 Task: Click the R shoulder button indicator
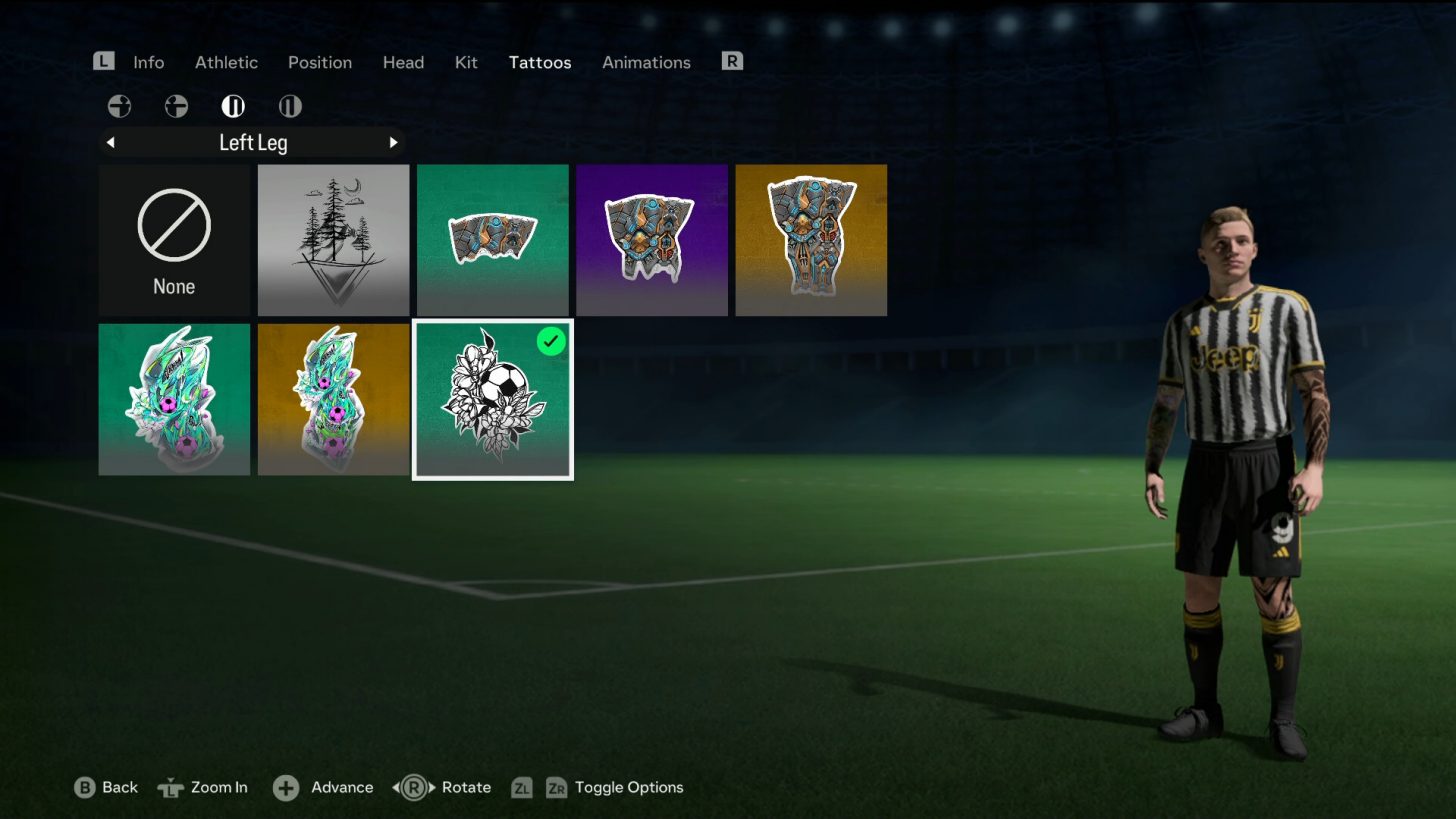click(x=732, y=61)
